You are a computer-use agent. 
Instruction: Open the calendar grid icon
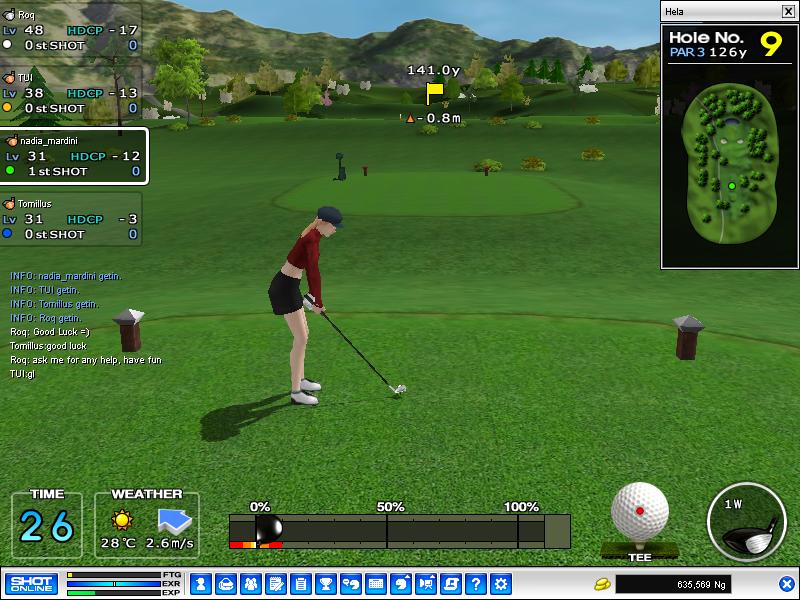click(x=376, y=583)
